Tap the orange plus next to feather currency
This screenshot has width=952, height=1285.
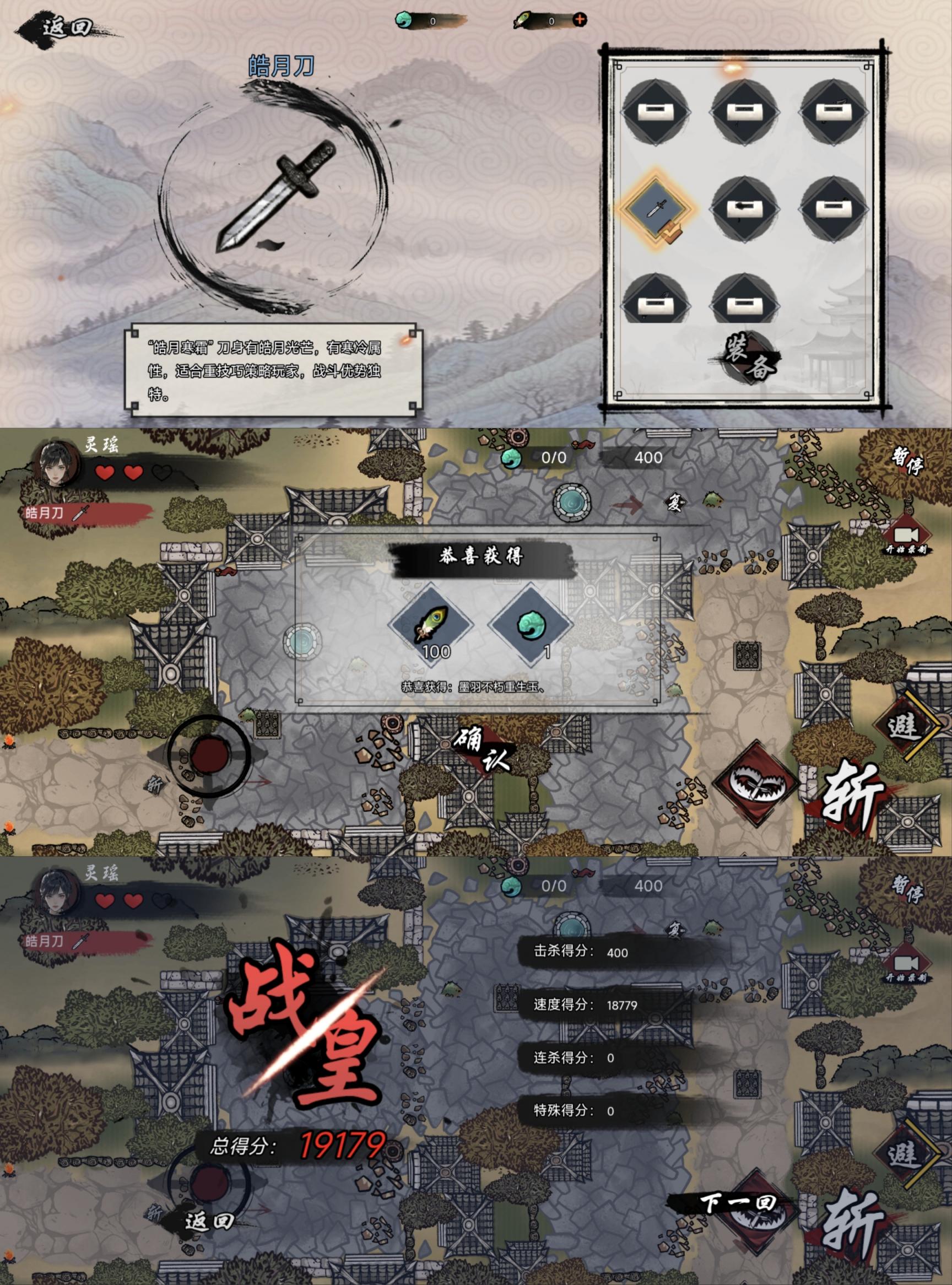(x=579, y=20)
